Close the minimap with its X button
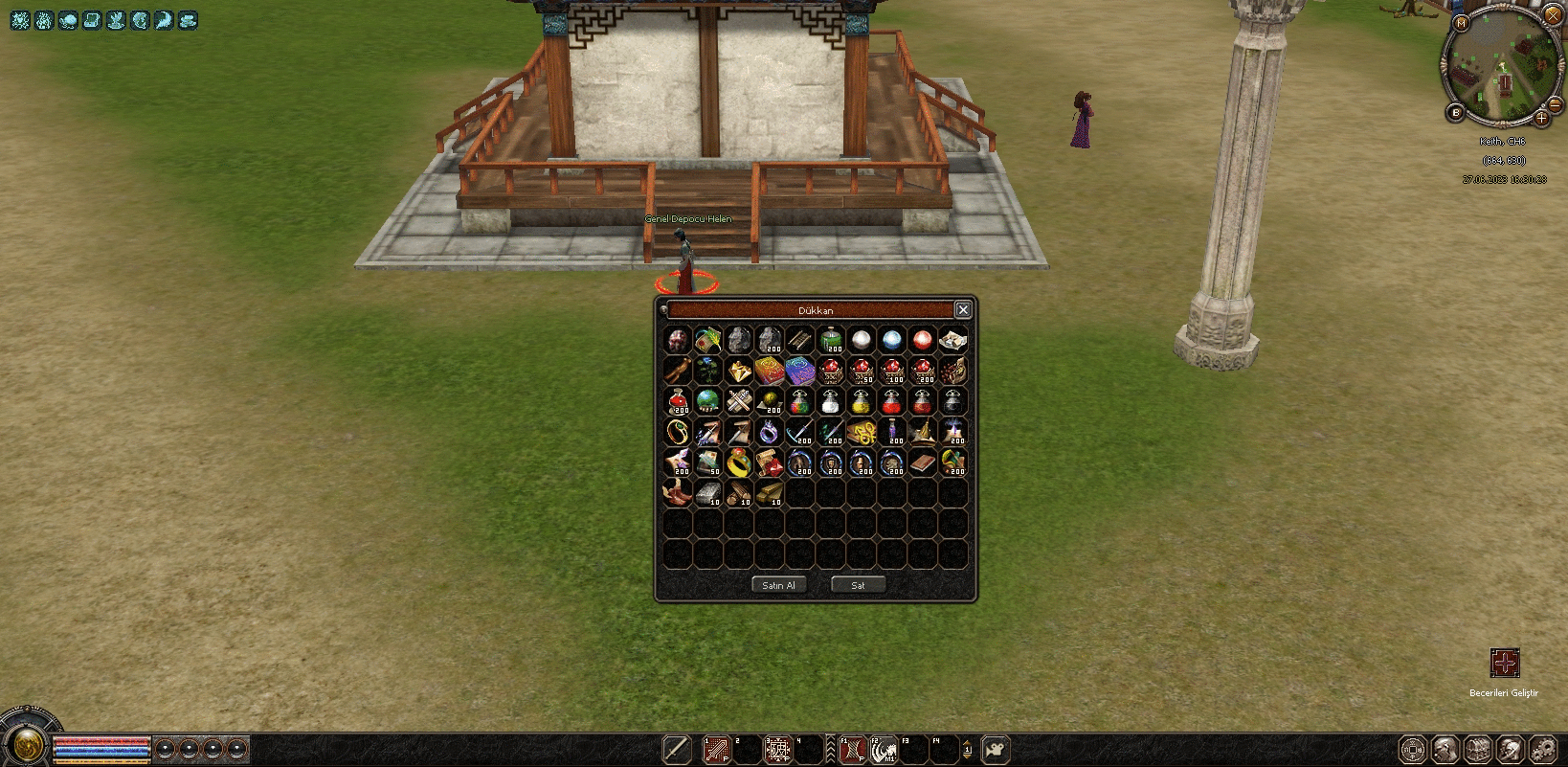The image size is (1568, 767). click(x=1553, y=15)
